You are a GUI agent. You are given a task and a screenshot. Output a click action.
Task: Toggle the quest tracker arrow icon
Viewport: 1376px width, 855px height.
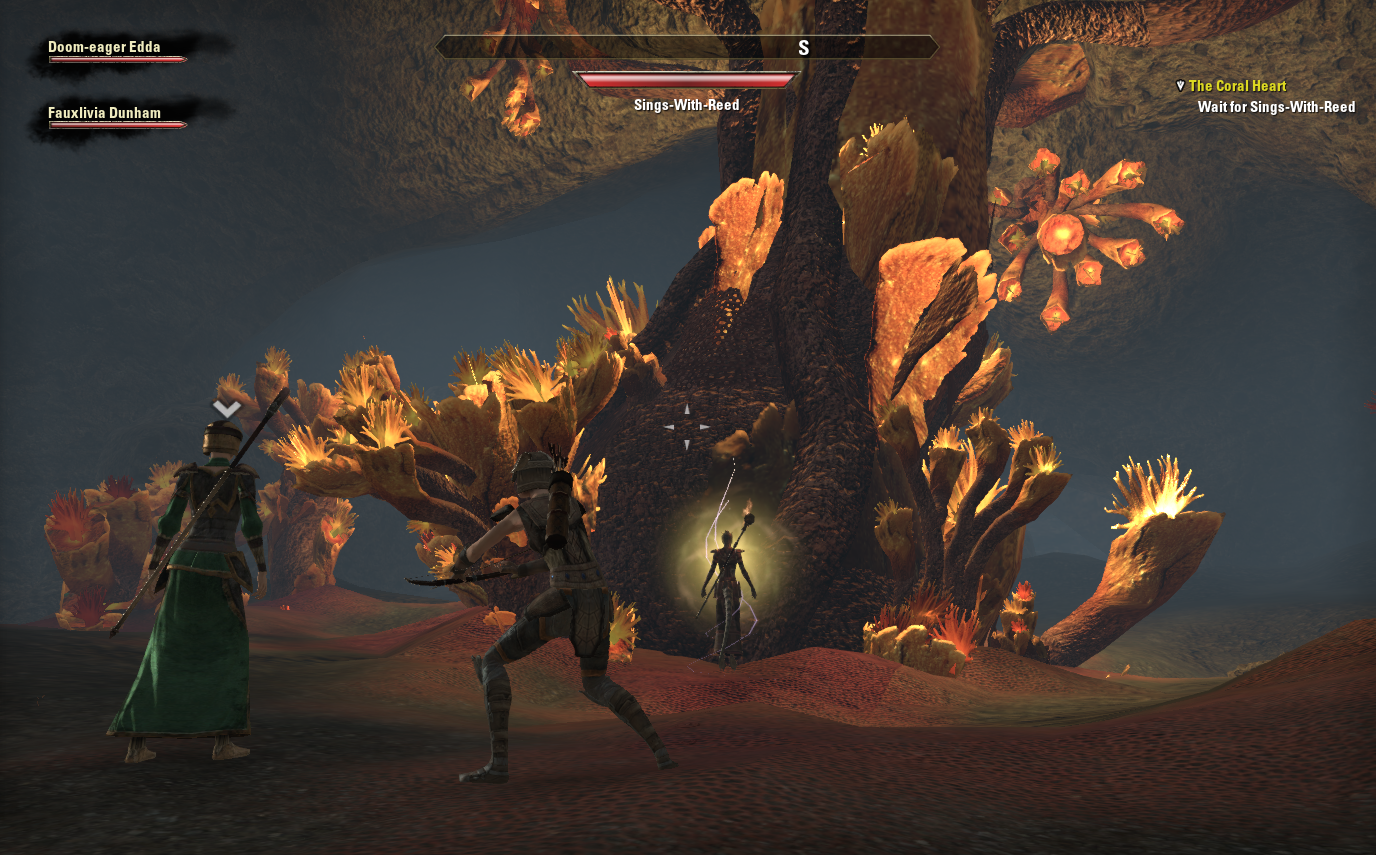[x=1180, y=87]
